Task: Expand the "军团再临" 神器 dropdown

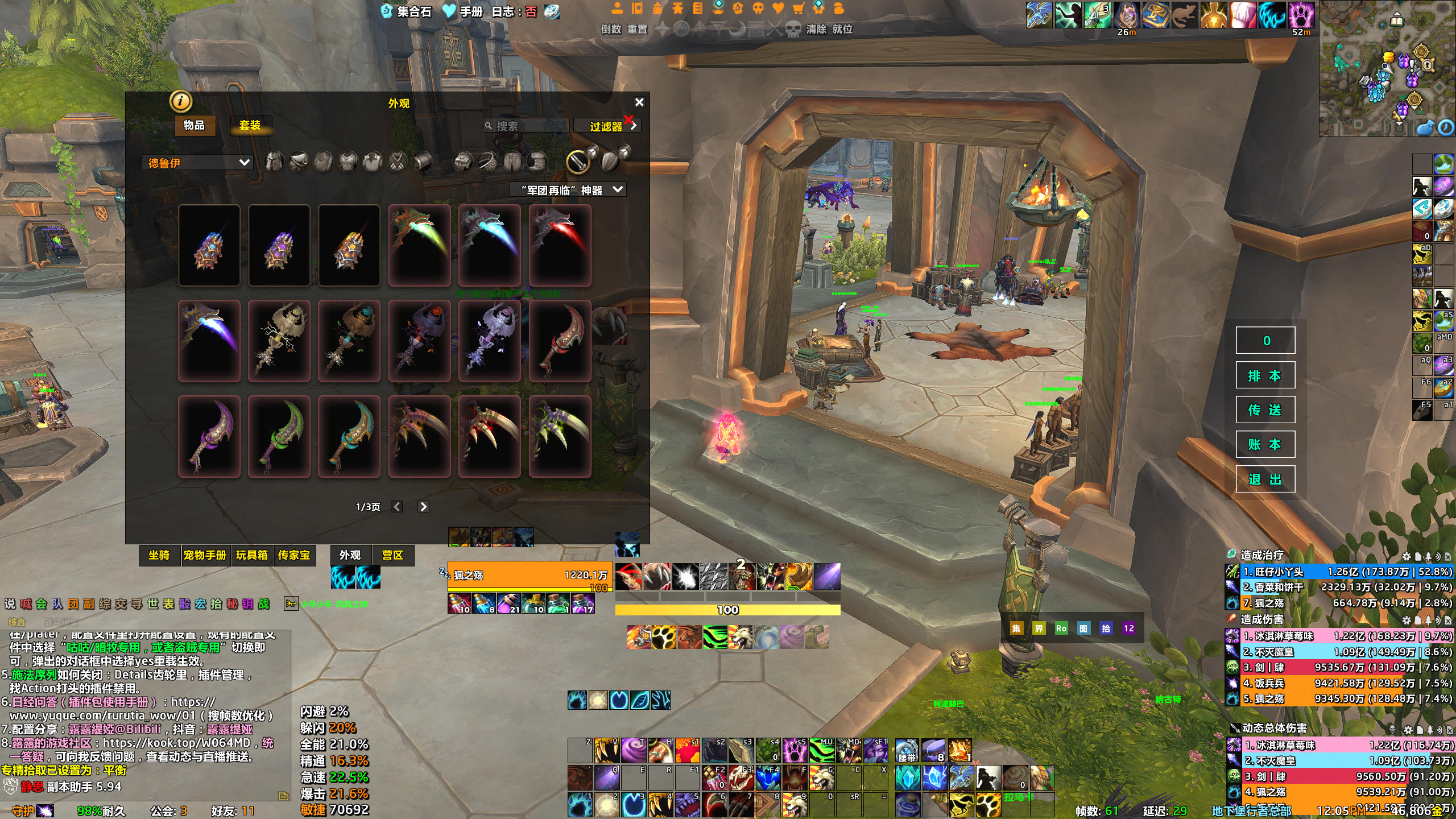Action: point(572,190)
